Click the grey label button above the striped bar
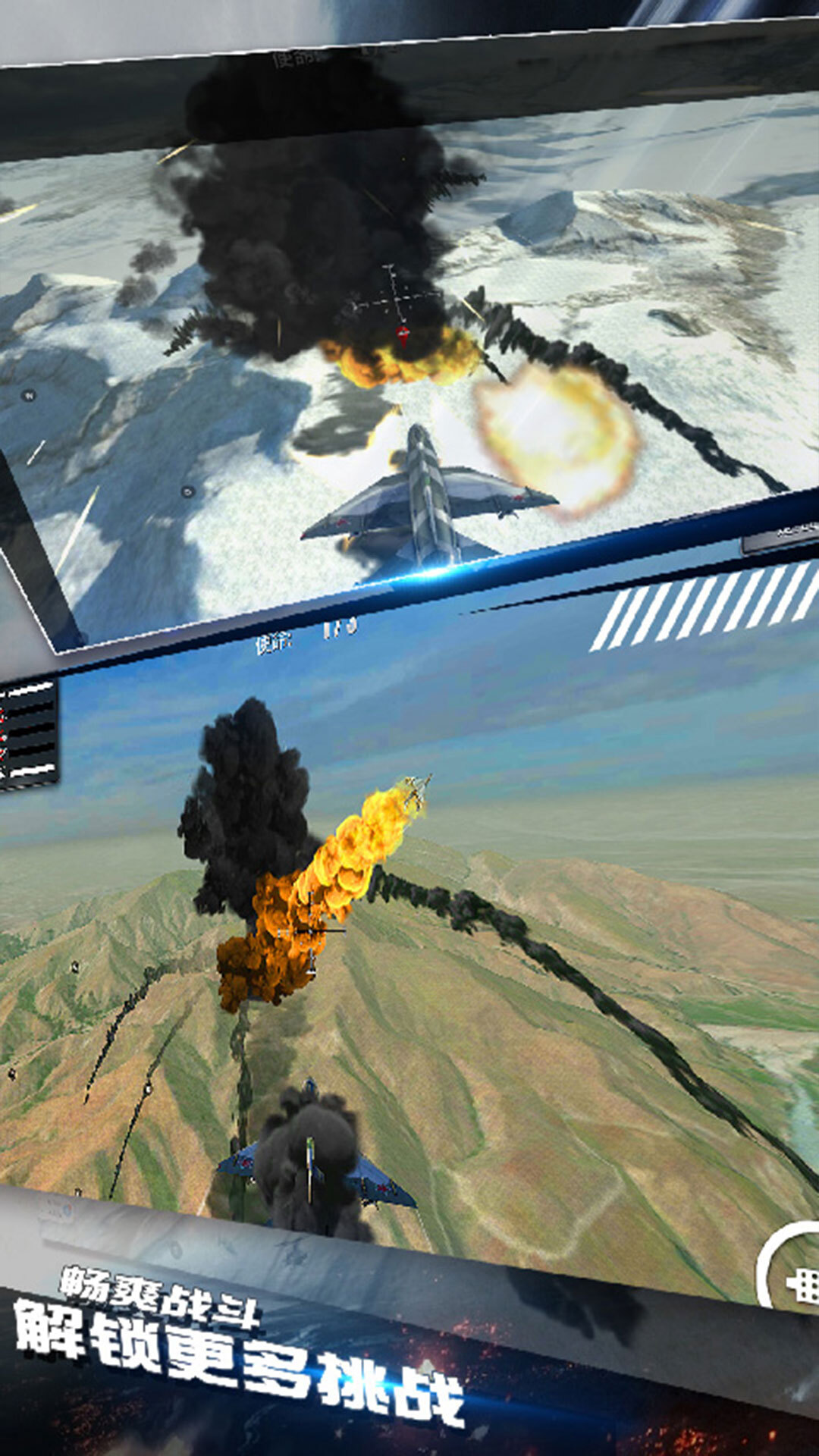The image size is (819, 1456). (x=783, y=535)
